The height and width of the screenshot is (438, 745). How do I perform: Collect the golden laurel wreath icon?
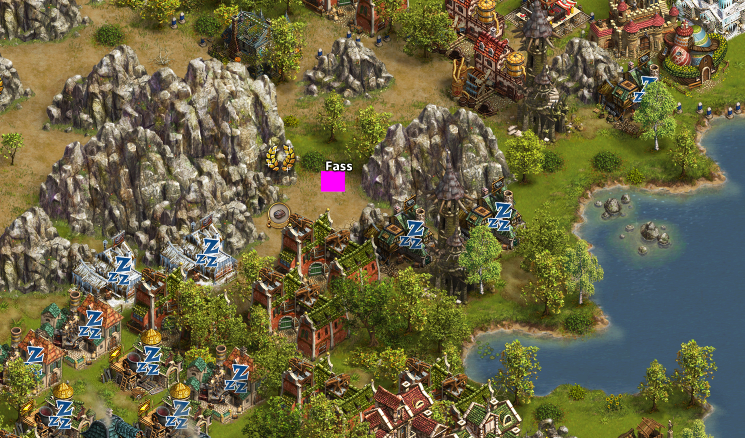click(280, 157)
